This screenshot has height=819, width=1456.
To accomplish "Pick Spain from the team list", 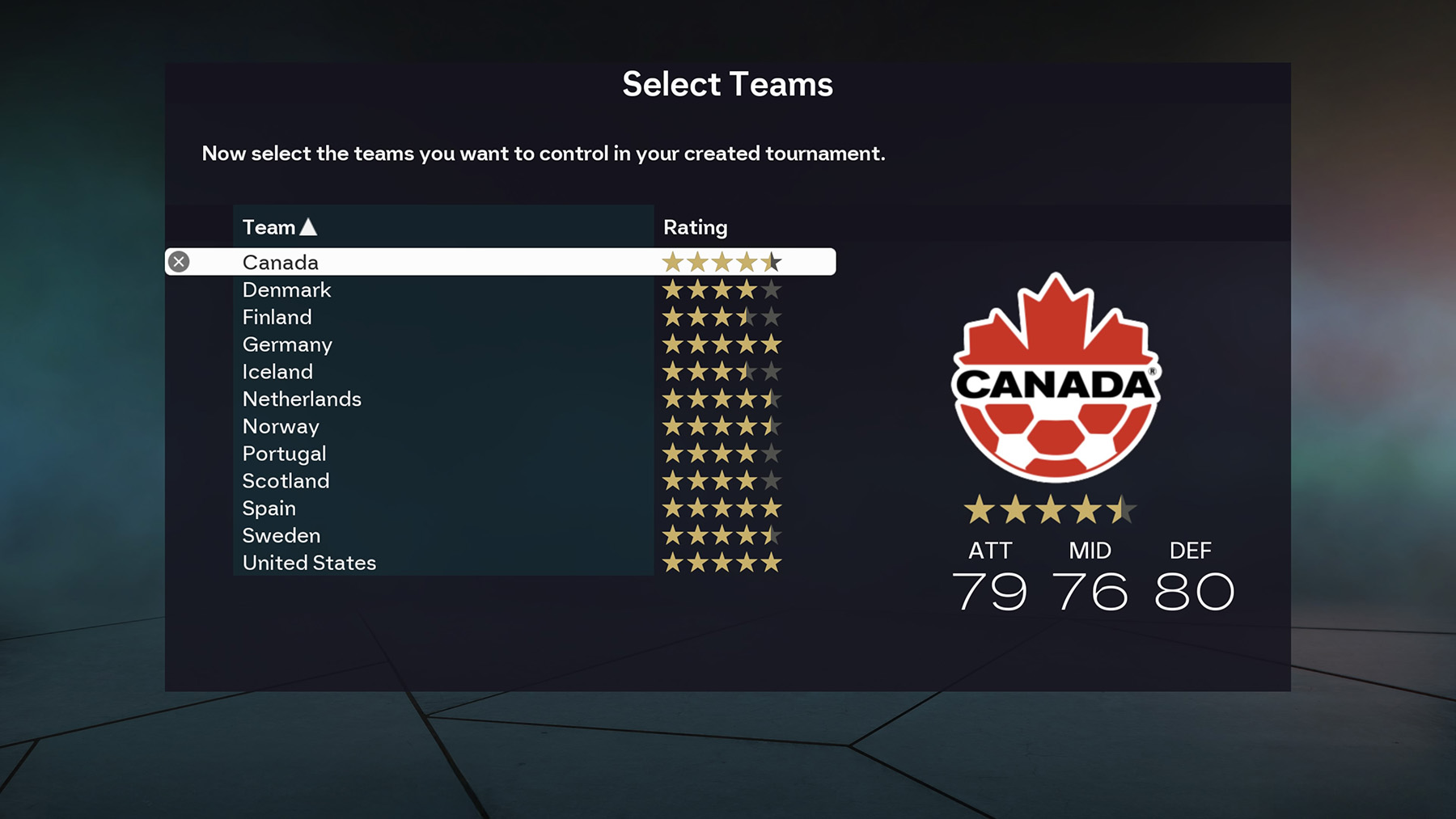I will click(x=269, y=509).
